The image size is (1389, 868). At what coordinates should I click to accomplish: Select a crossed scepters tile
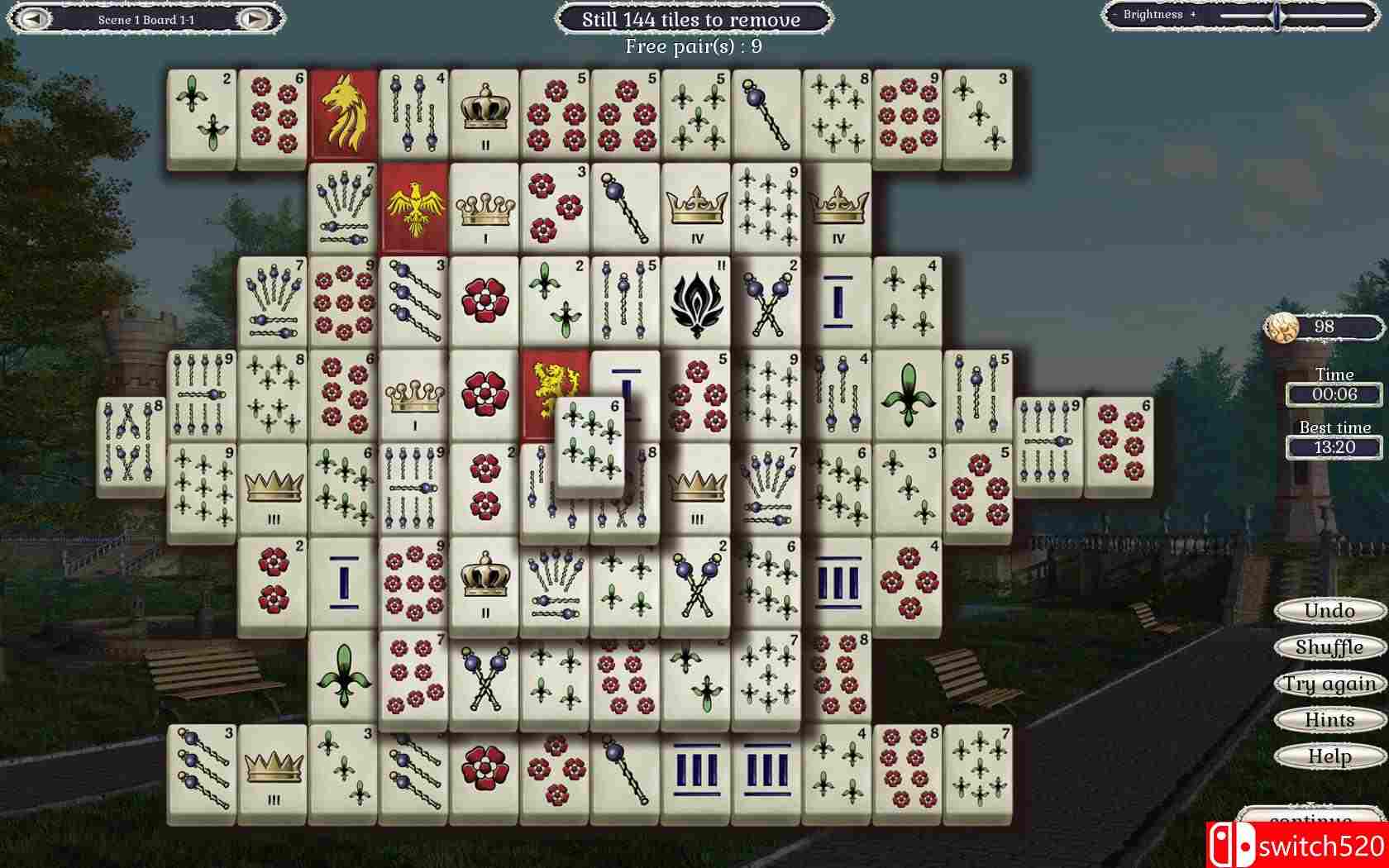coord(767,299)
